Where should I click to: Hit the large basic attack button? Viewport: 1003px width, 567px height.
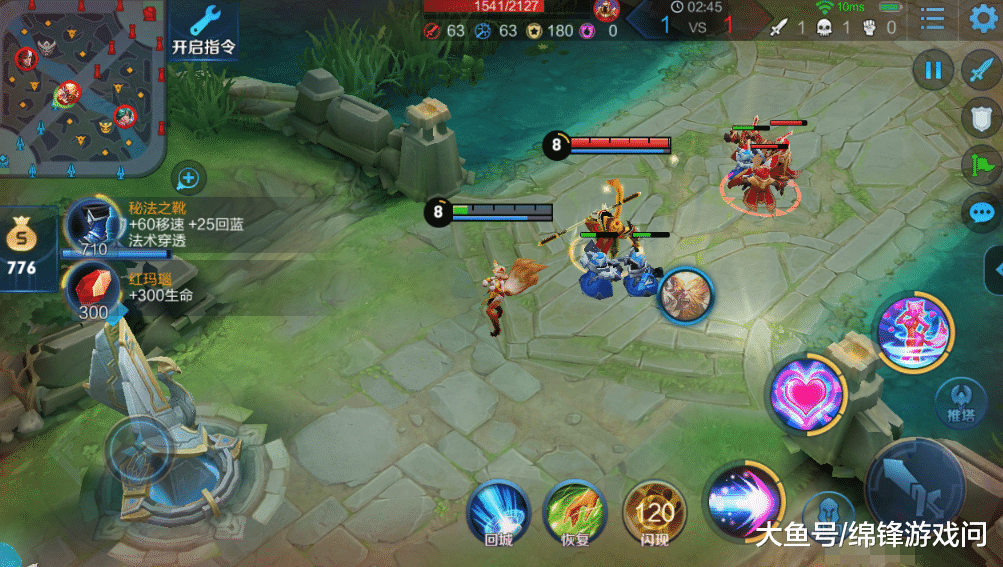click(918, 487)
